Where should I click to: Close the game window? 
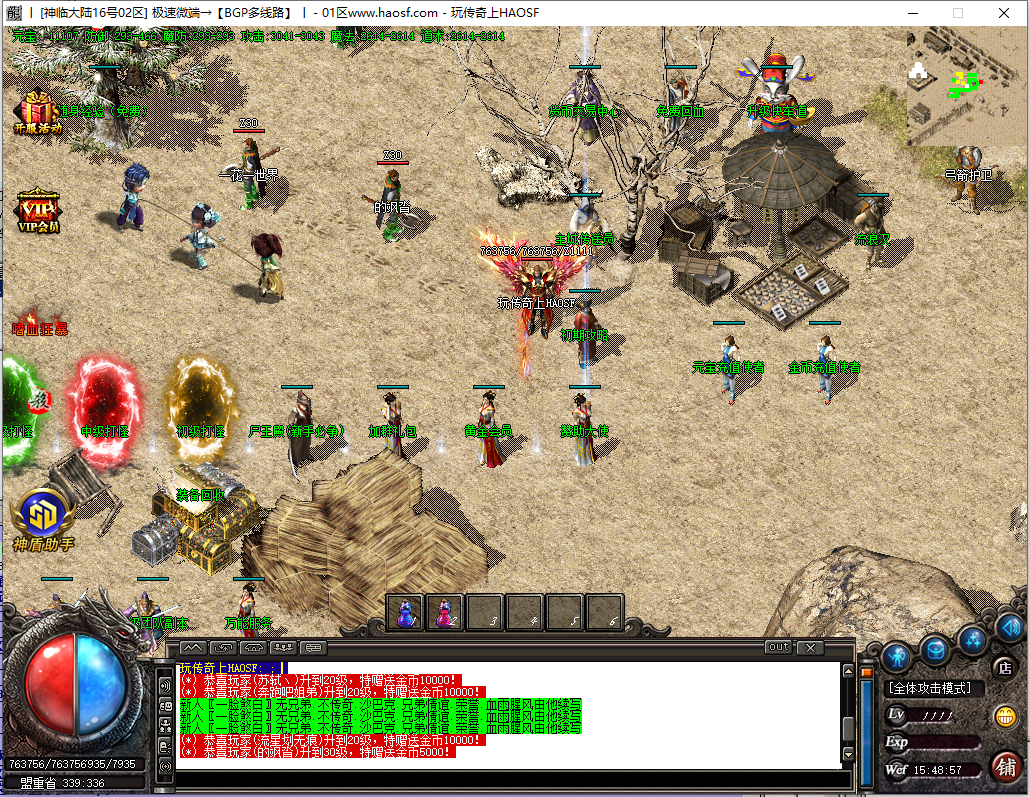pyautogui.click(x=1002, y=13)
